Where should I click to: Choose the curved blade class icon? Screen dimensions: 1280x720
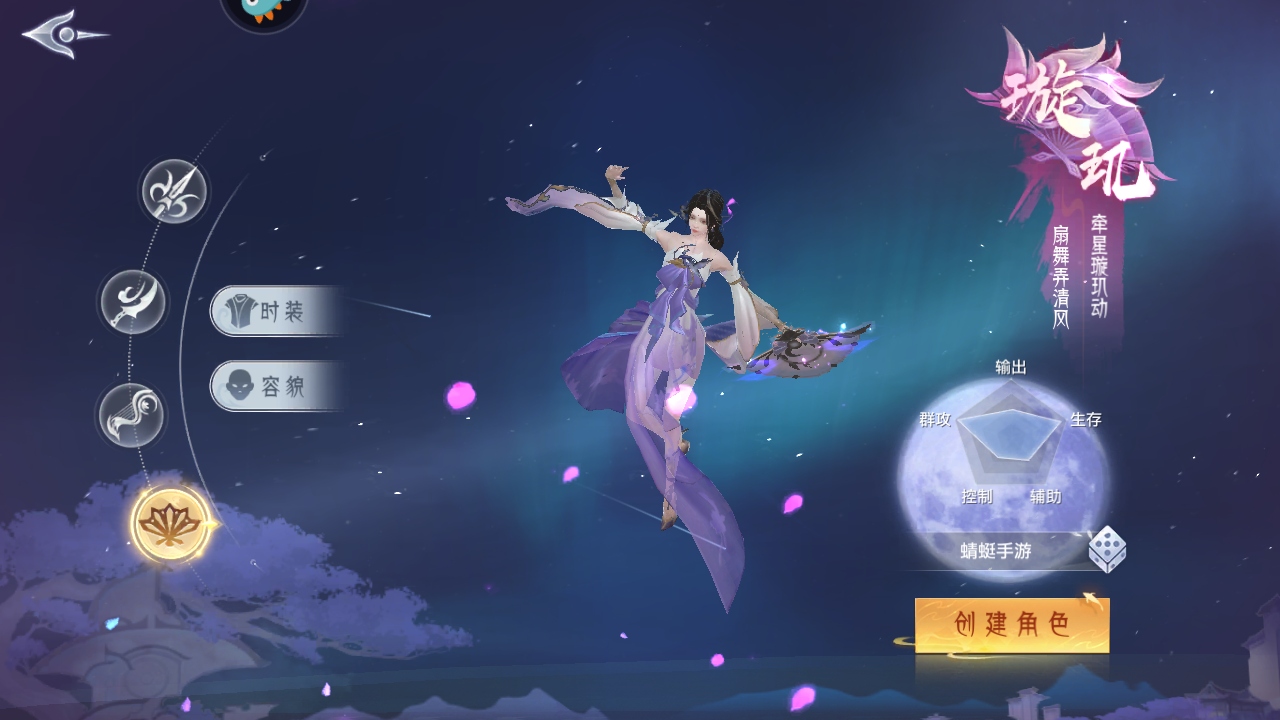133,301
